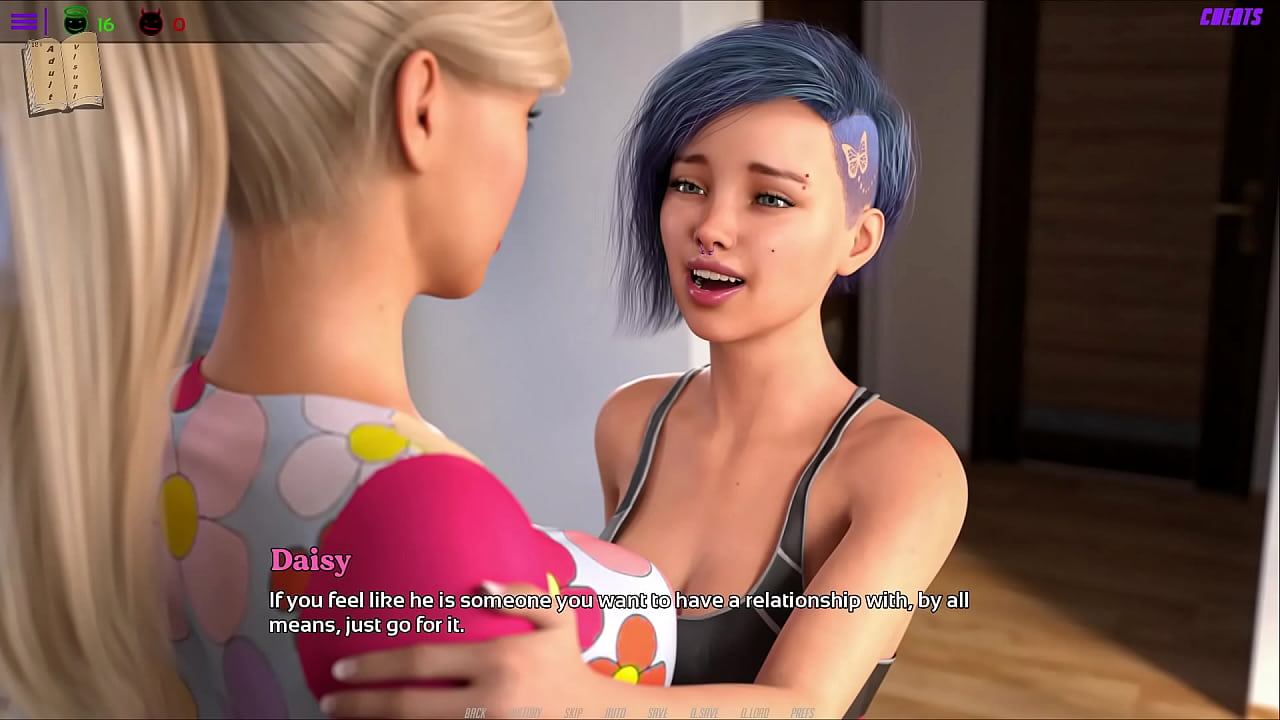
Task: Open the dialogue History log
Action: (x=526, y=713)
